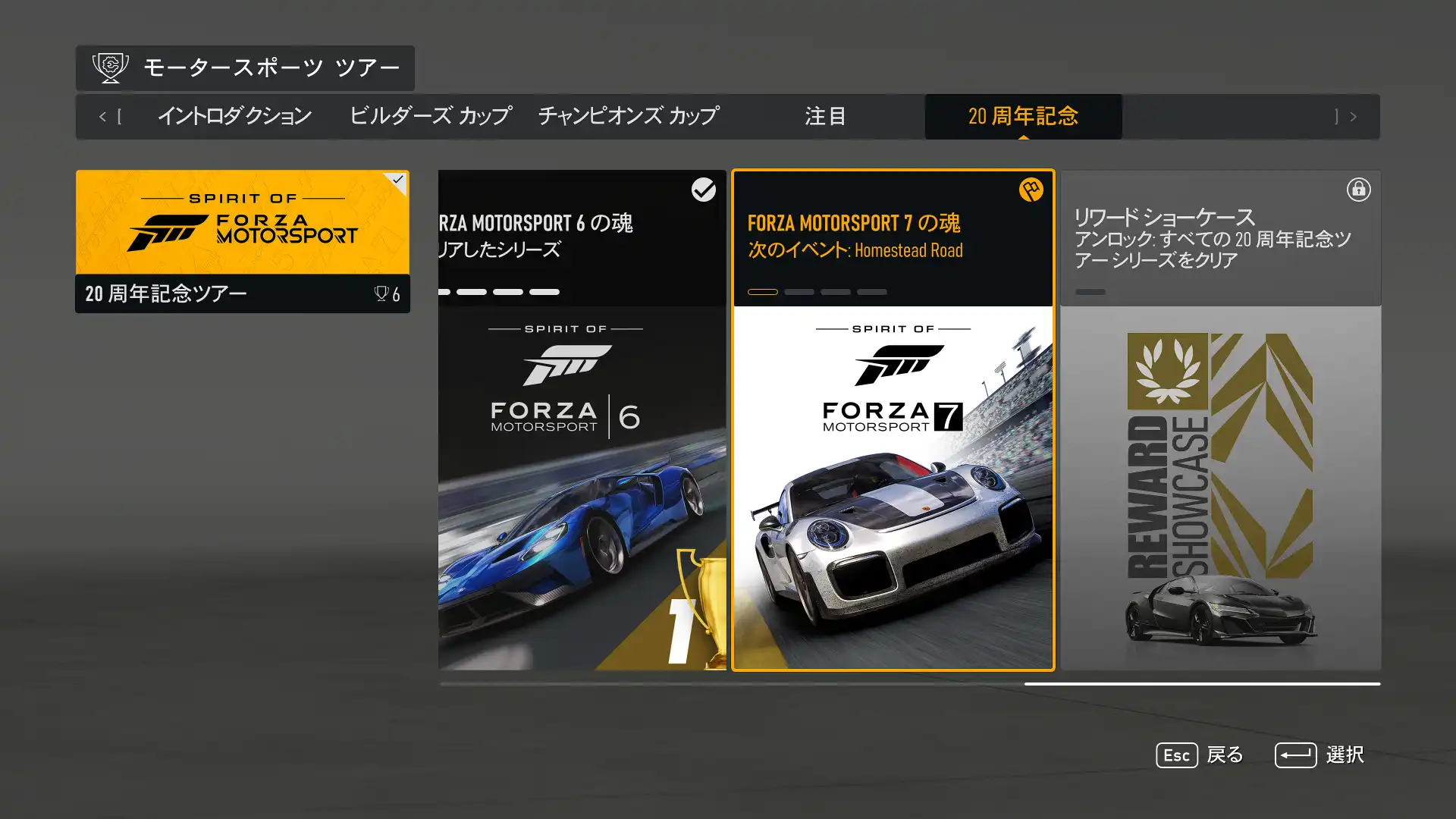Choose the 20 周年記念 tab
1456x819 pixels.
tap(1023, 117)
